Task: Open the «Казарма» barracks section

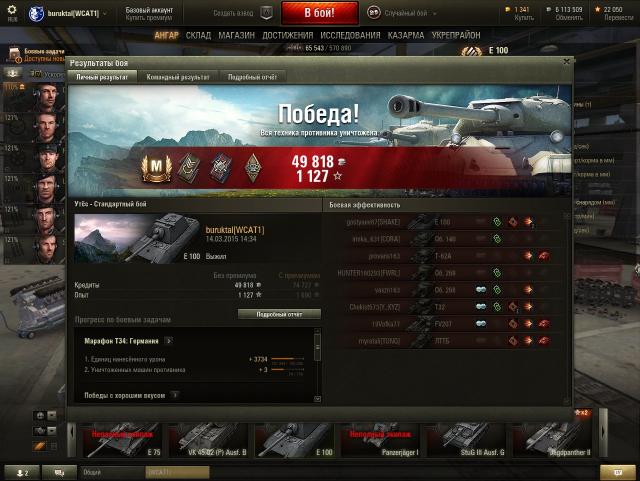Action: 406,35
